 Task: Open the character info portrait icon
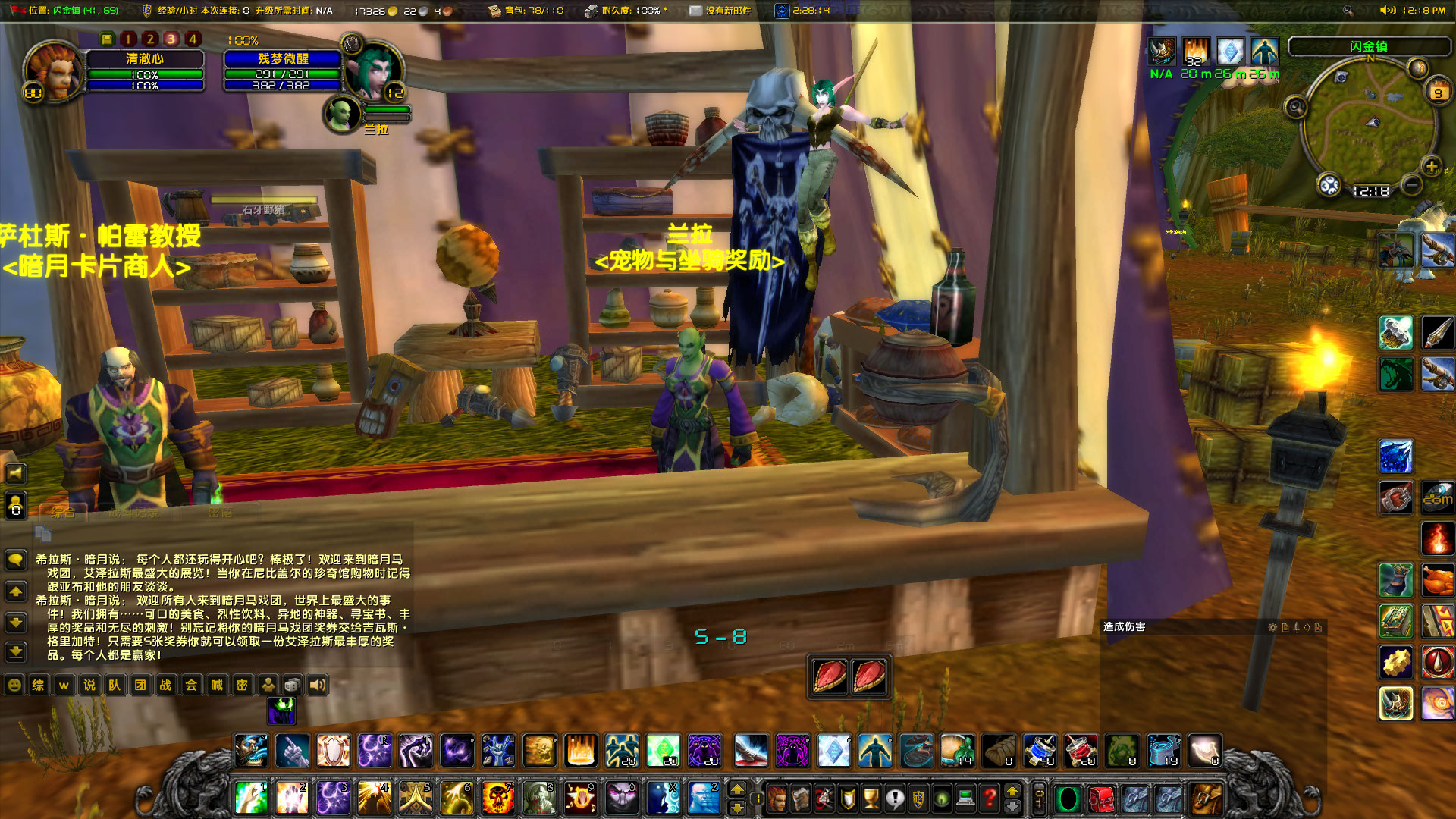tap(777, 799)
